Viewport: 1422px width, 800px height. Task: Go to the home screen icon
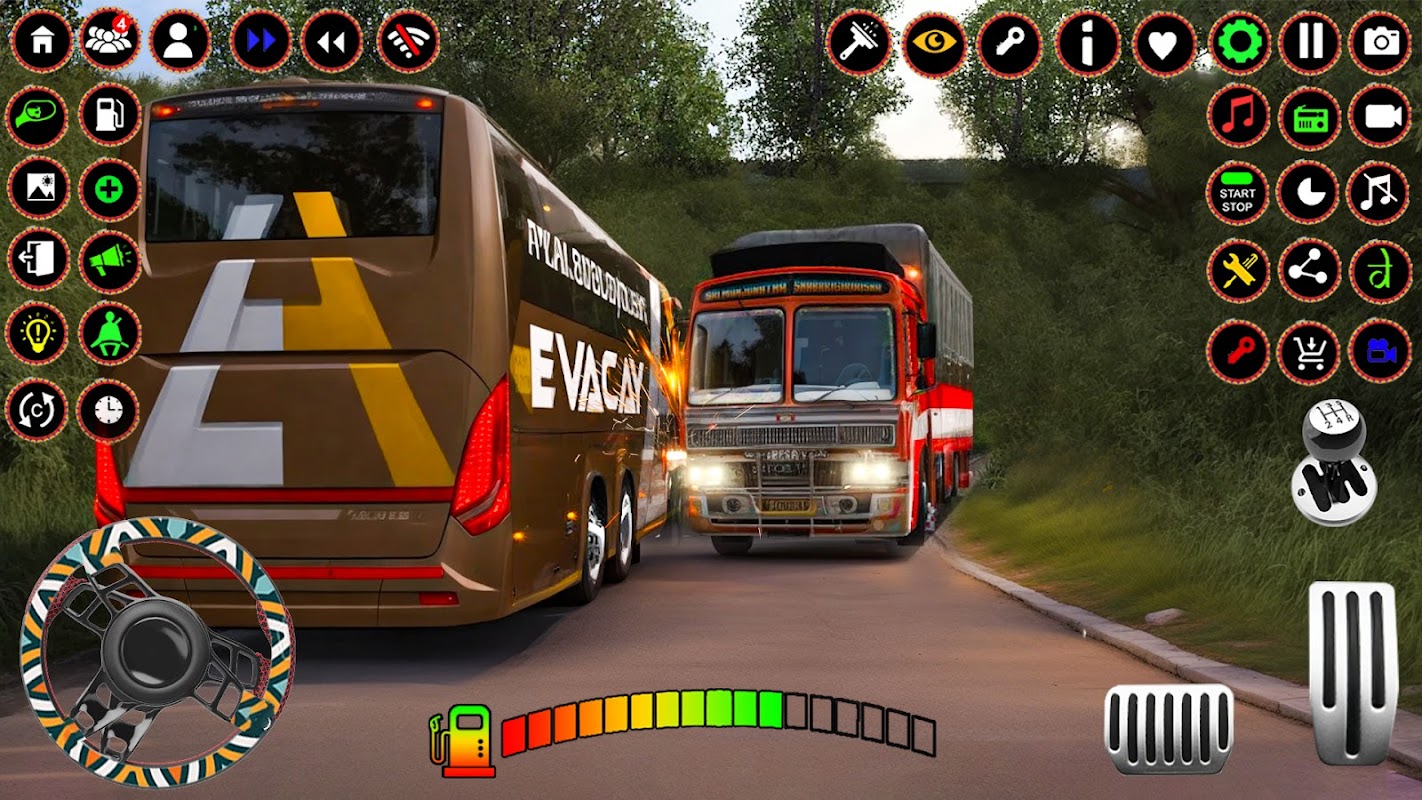click(42, 41)
